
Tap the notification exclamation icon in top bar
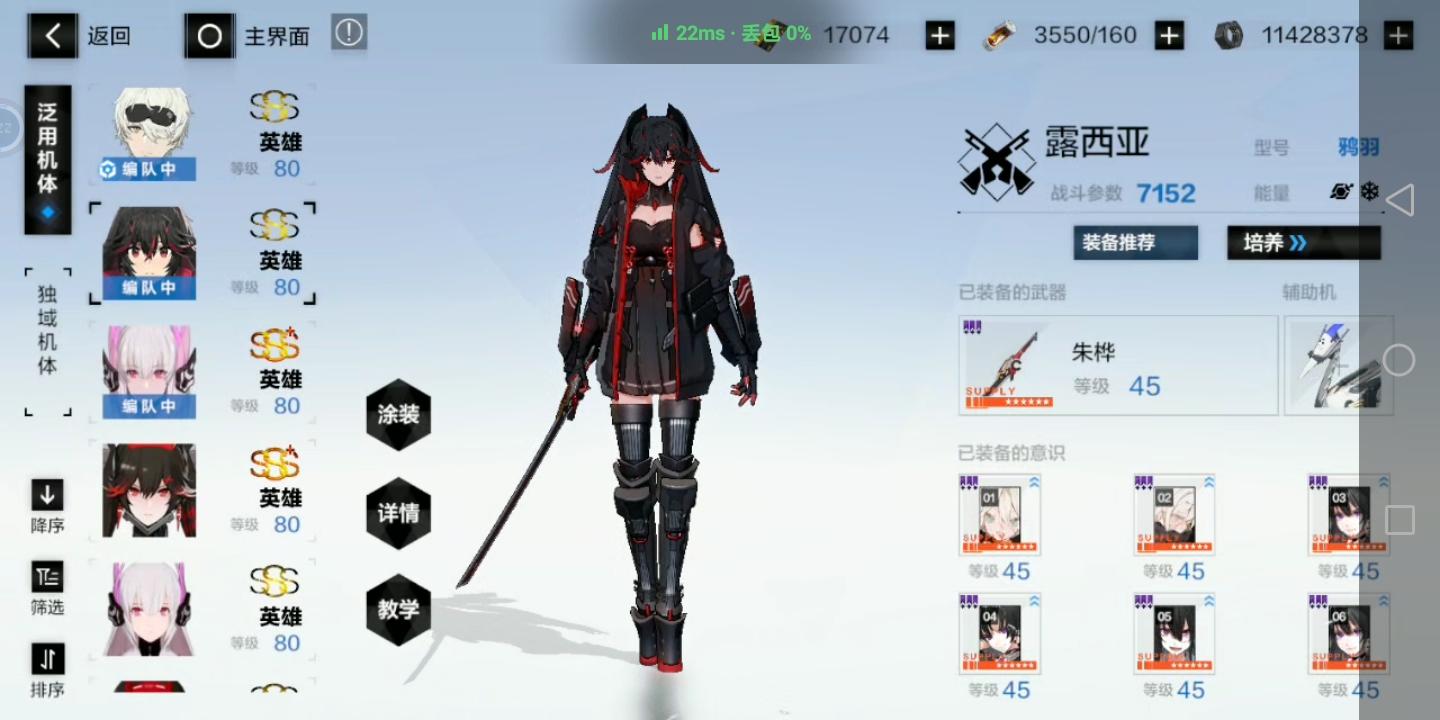[x=348, y=35]
